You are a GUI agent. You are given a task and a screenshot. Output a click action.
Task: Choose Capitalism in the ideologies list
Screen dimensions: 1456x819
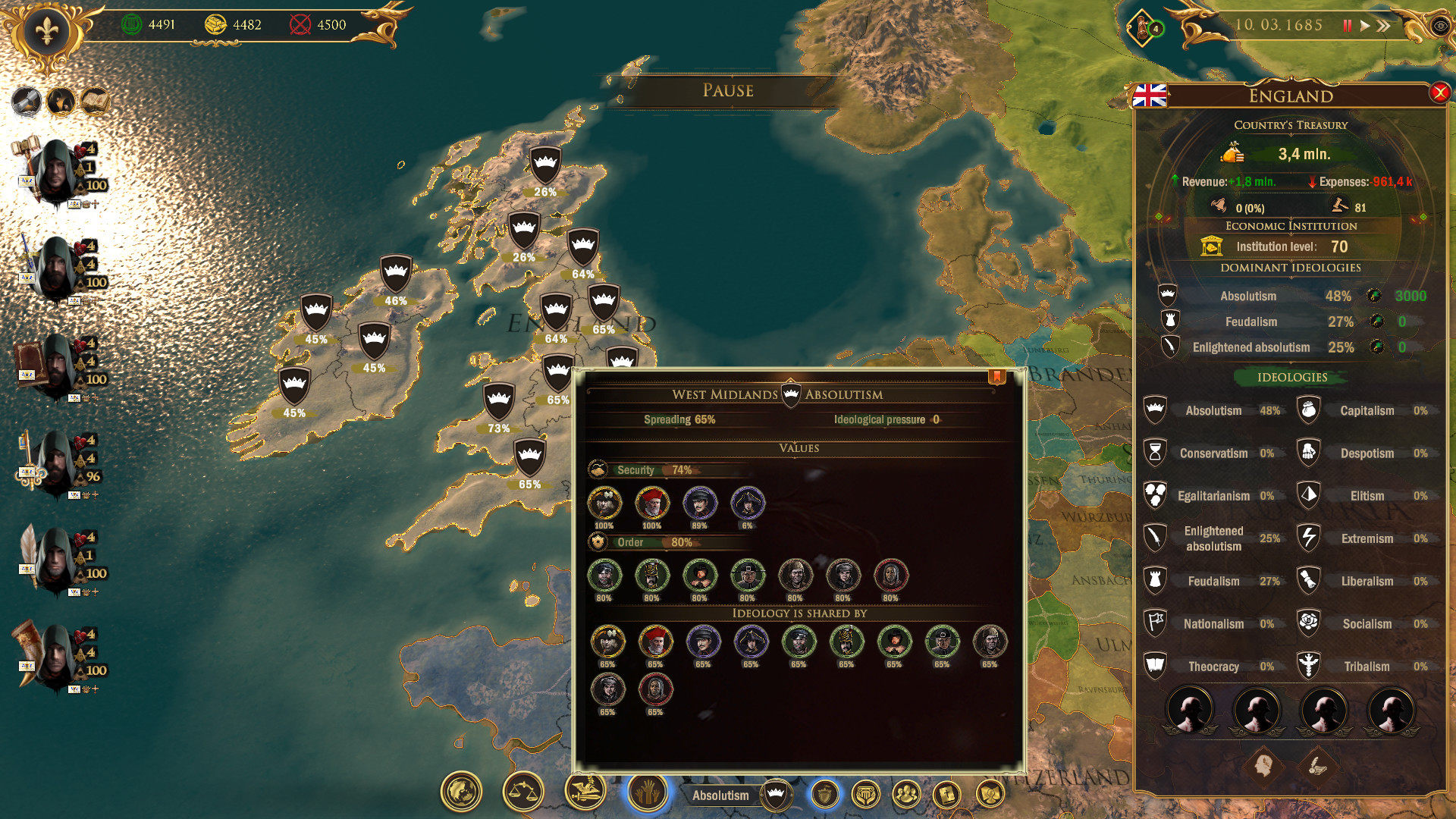tap(1366, 411)
